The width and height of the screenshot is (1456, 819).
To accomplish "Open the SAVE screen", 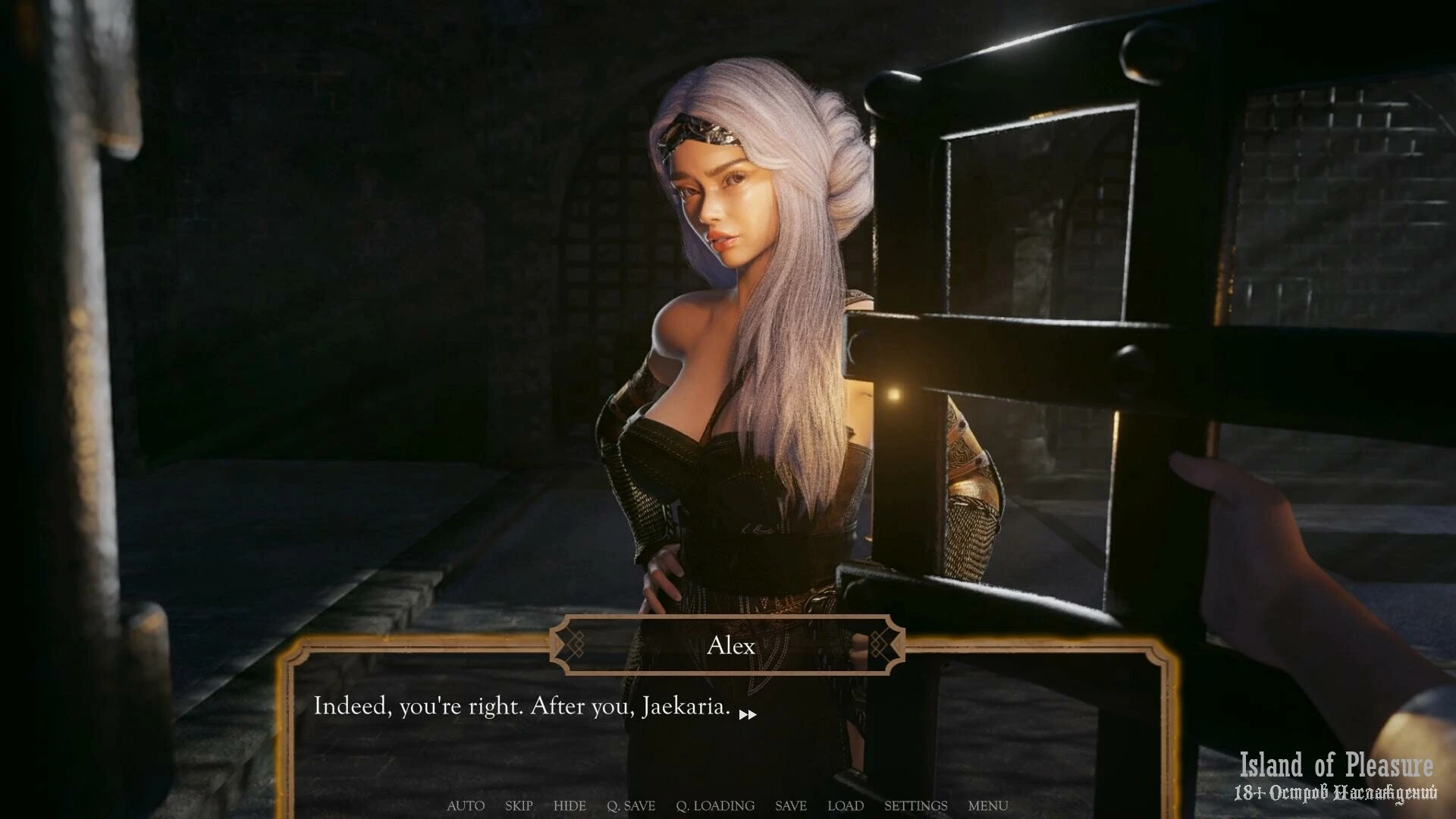I will point(791,805).
